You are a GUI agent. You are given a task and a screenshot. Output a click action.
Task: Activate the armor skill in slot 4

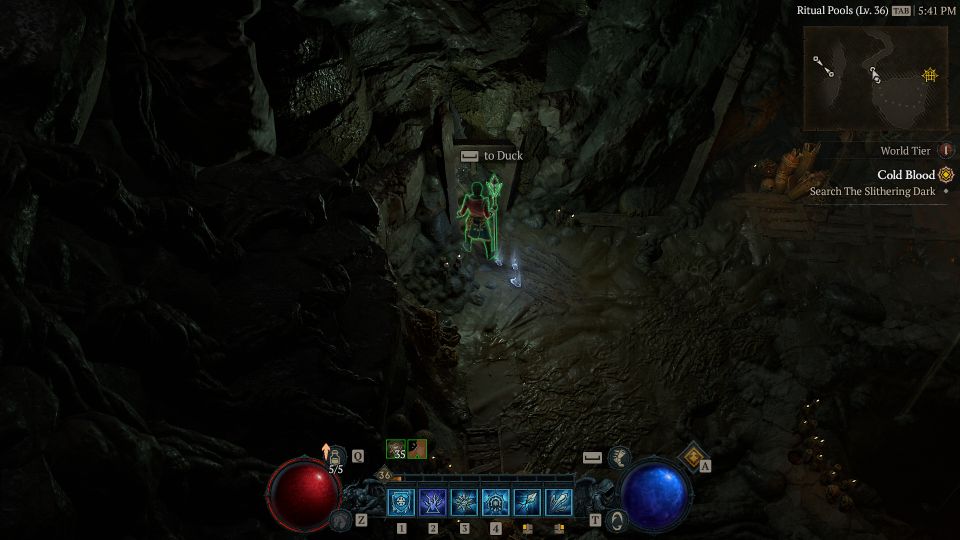click(495, 503)
